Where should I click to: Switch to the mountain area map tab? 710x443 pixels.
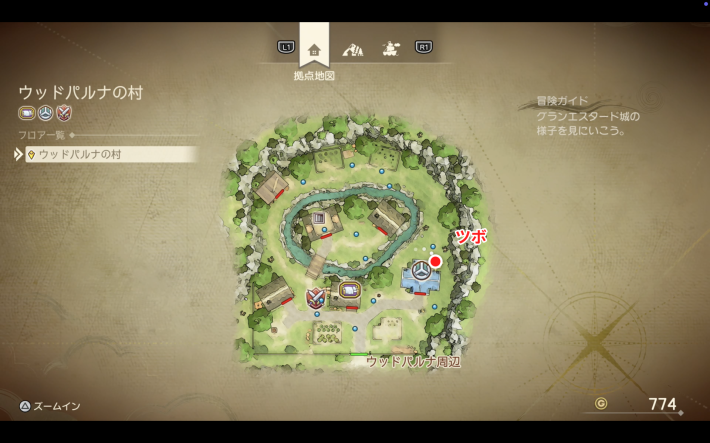tap(352, 48)
